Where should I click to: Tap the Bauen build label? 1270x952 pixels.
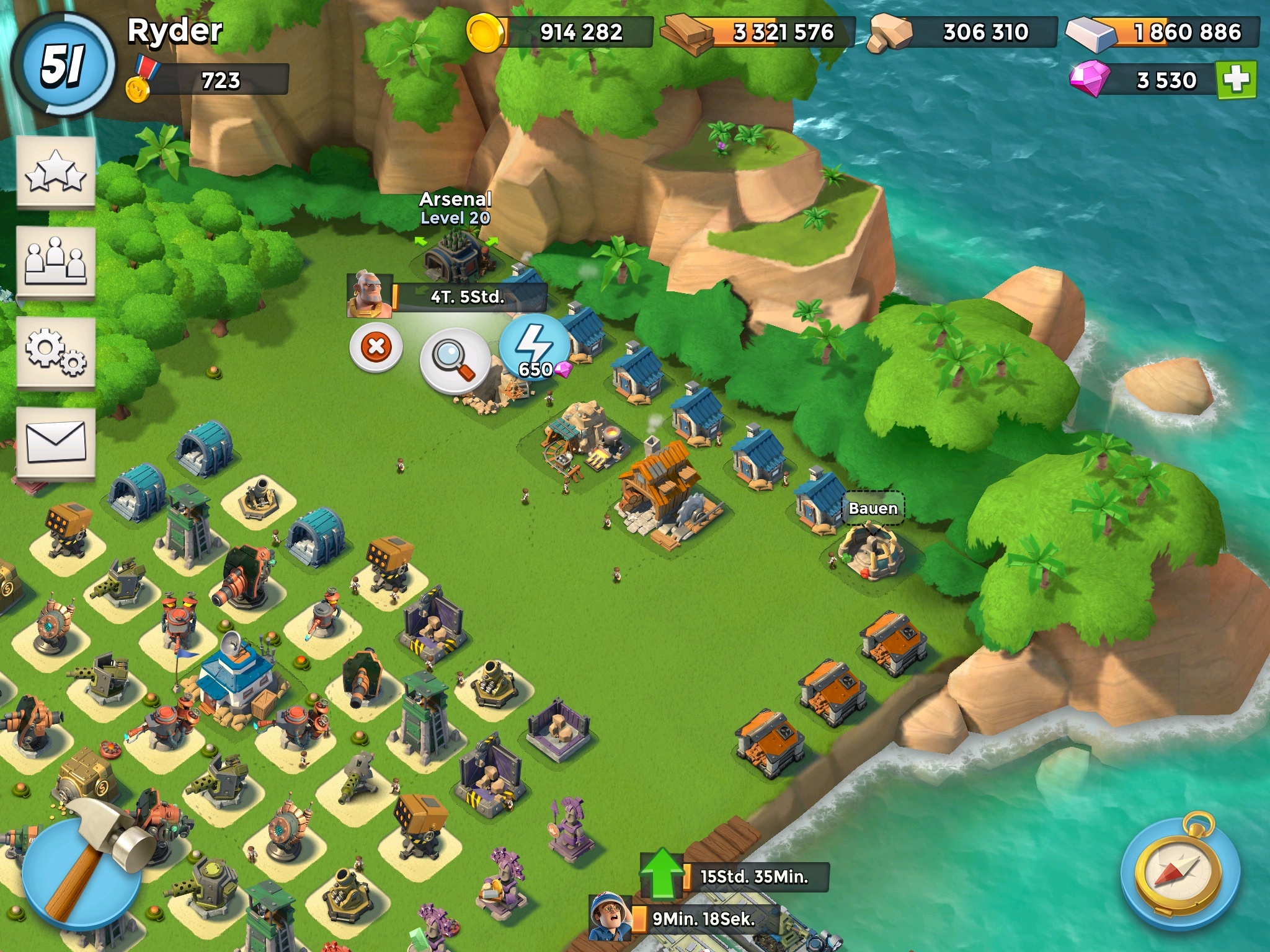click(x=873, y=509)
